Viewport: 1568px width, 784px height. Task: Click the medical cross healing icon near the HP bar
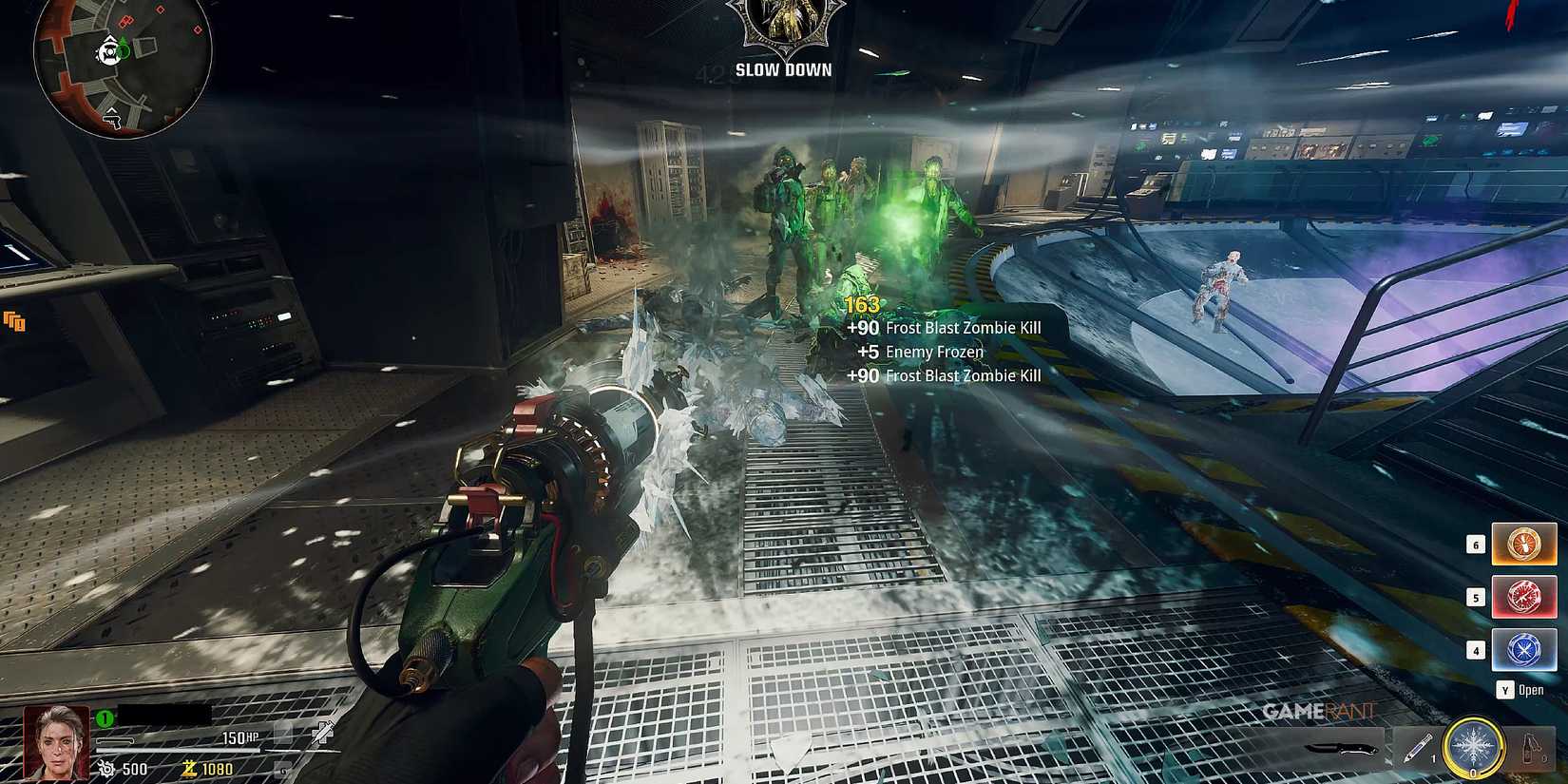click(x=324, y=732)
